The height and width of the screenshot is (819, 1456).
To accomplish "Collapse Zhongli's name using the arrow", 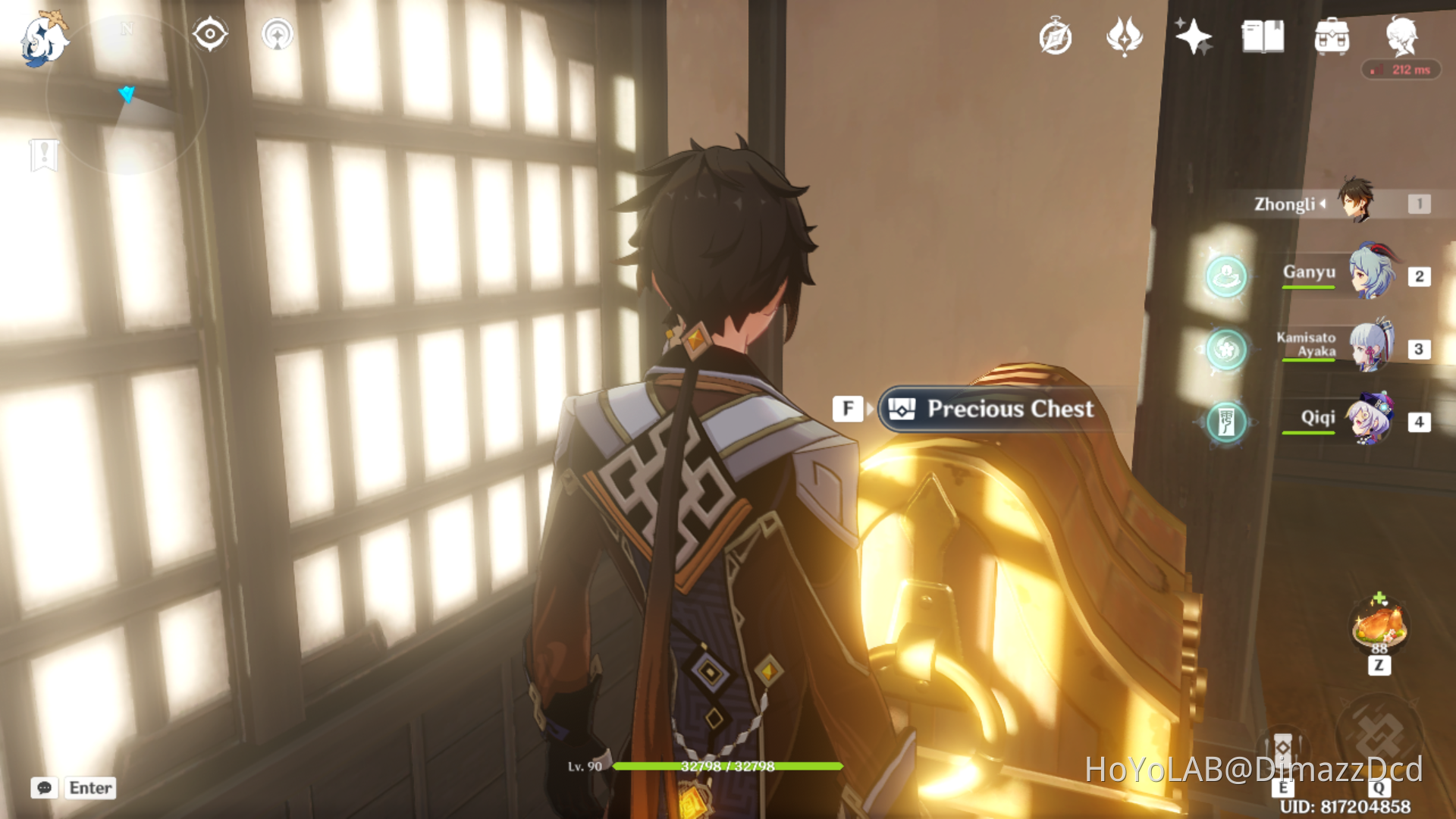I will point(1323,203).
